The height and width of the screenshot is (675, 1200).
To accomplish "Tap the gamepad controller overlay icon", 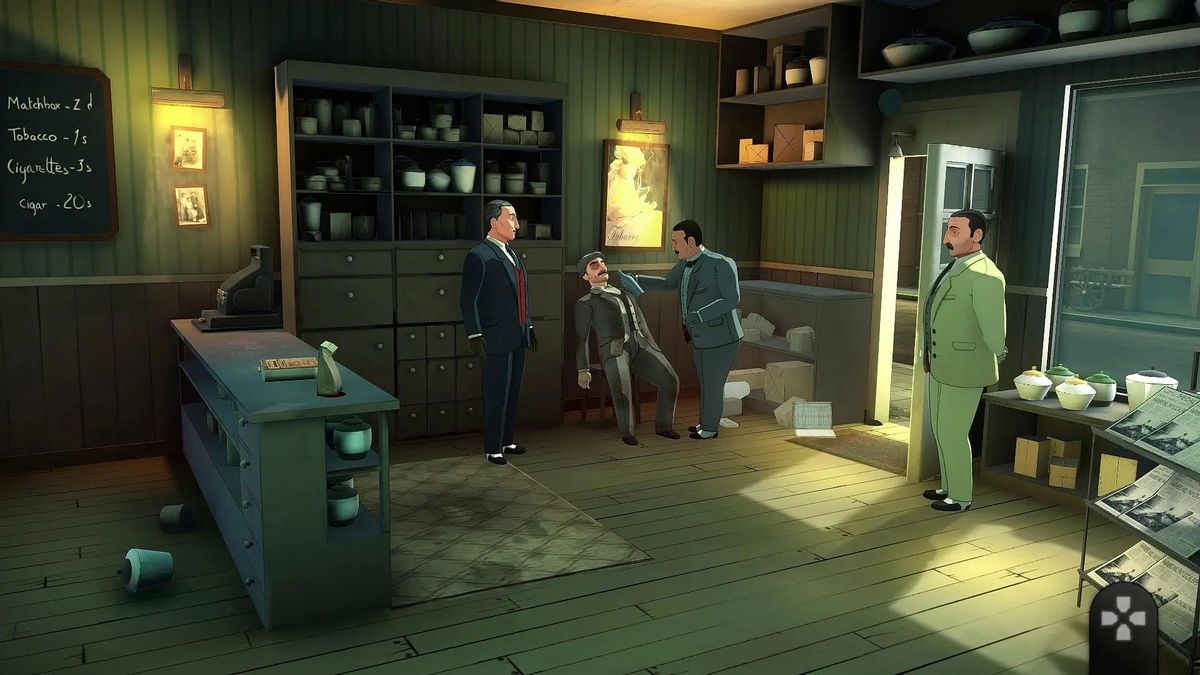I will coord(1122,618).
